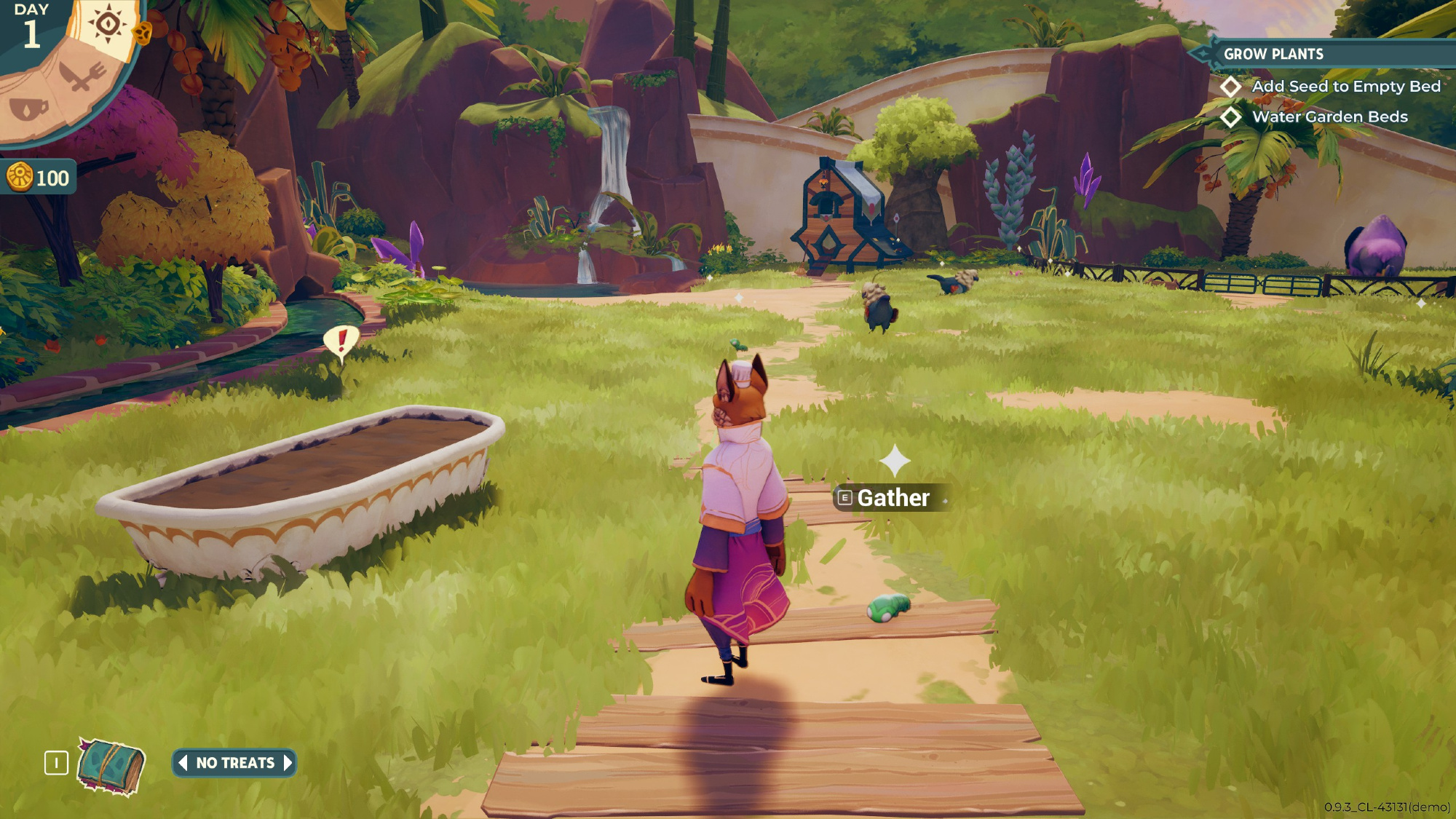Select the Water Garden Beds objective
Viewport: 1456px width, 819px height.
[x=1329, y=117]
